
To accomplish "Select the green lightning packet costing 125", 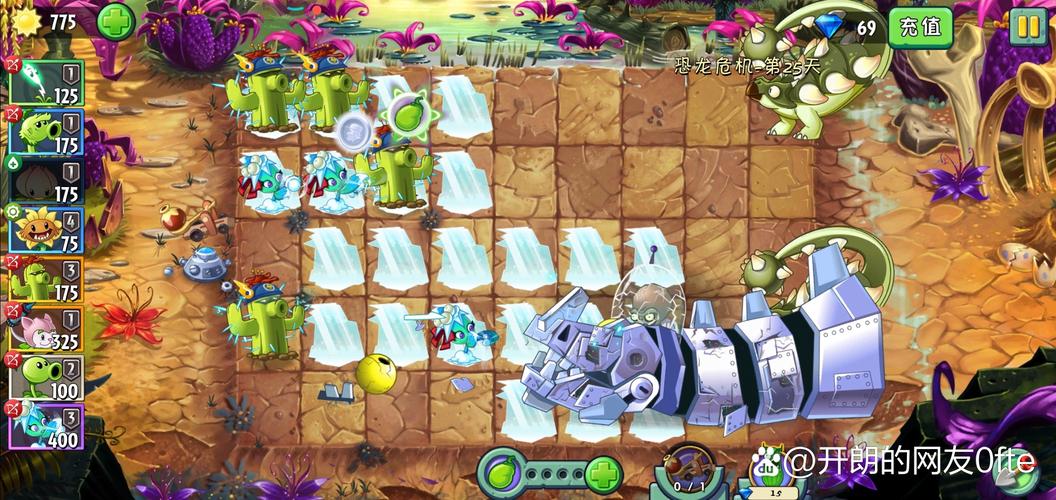I will pyautogui.click(x=46, y=82).
